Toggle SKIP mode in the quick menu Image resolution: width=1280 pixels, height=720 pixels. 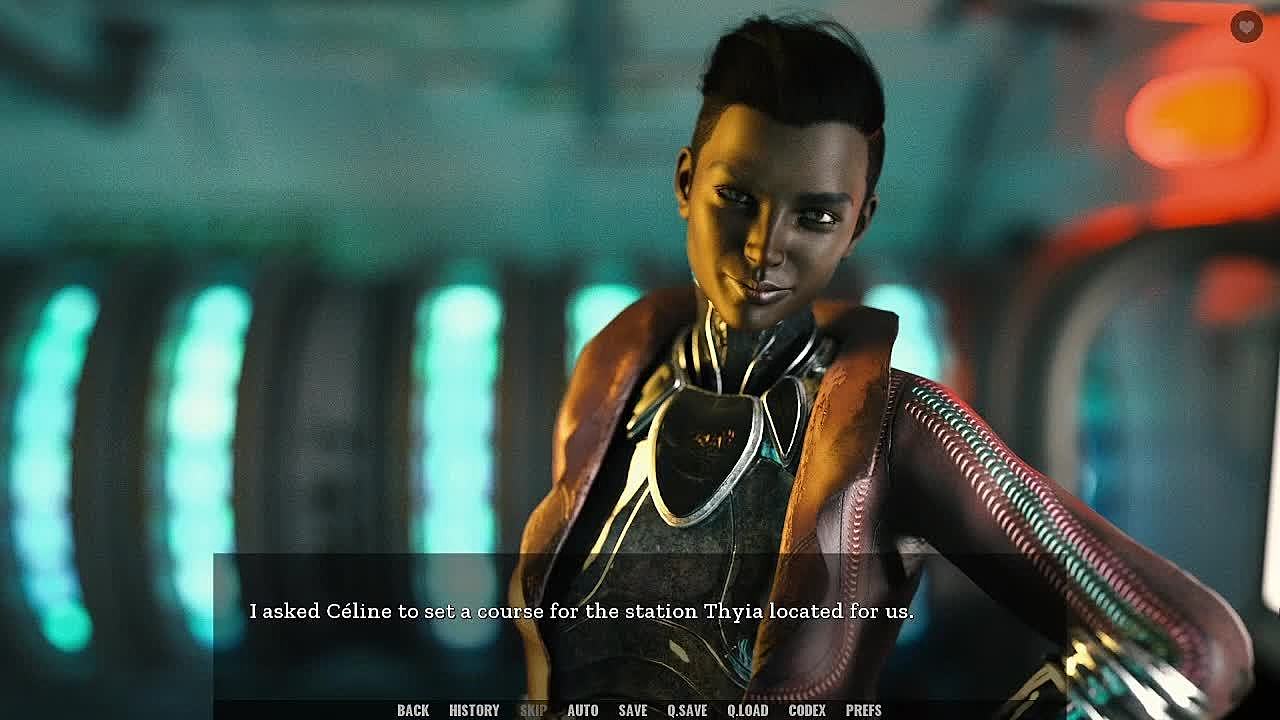point(533,710)
